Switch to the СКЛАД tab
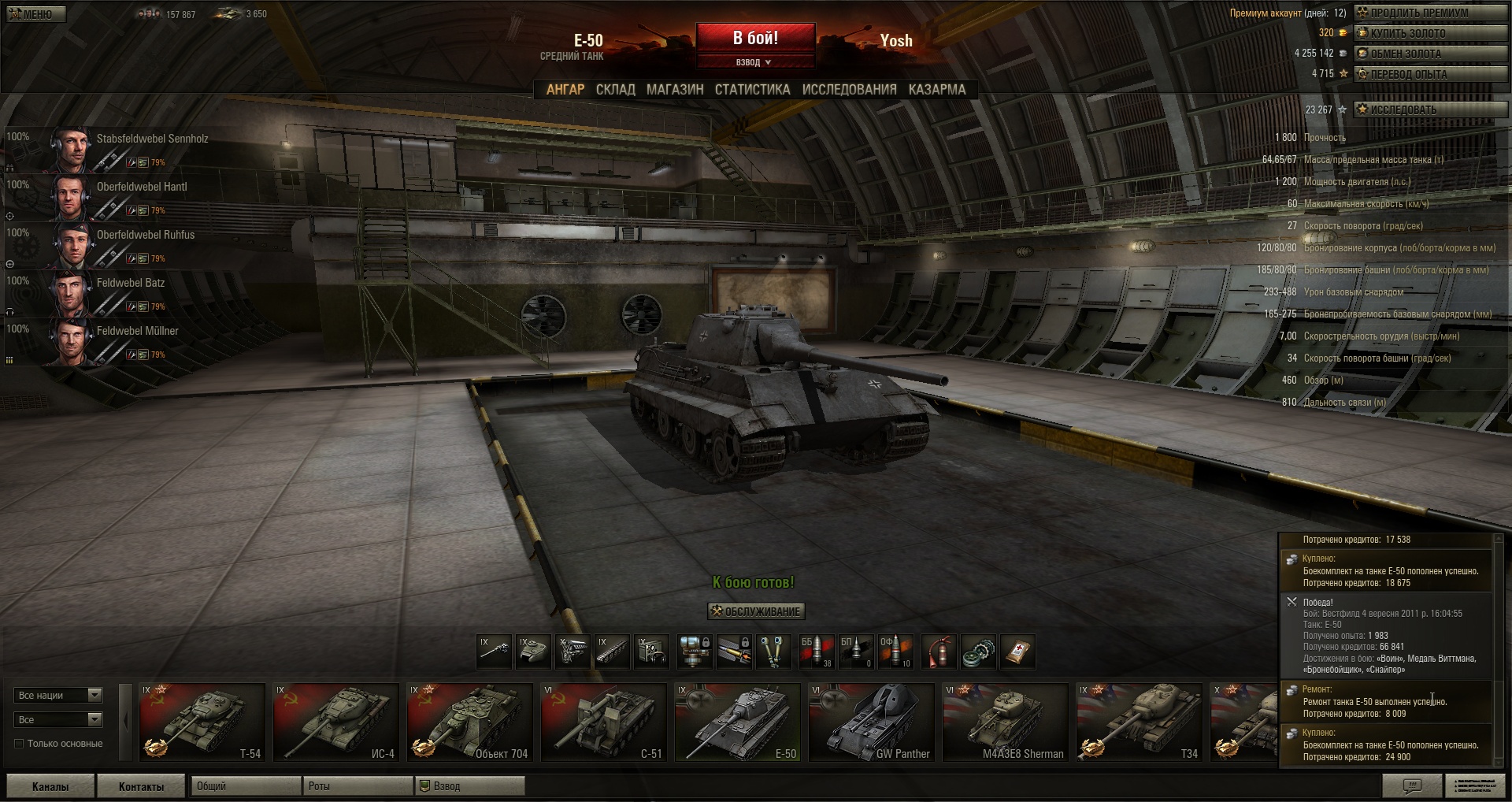The width and height of the screenshot is (1512, 802). (x=615, y=90)
